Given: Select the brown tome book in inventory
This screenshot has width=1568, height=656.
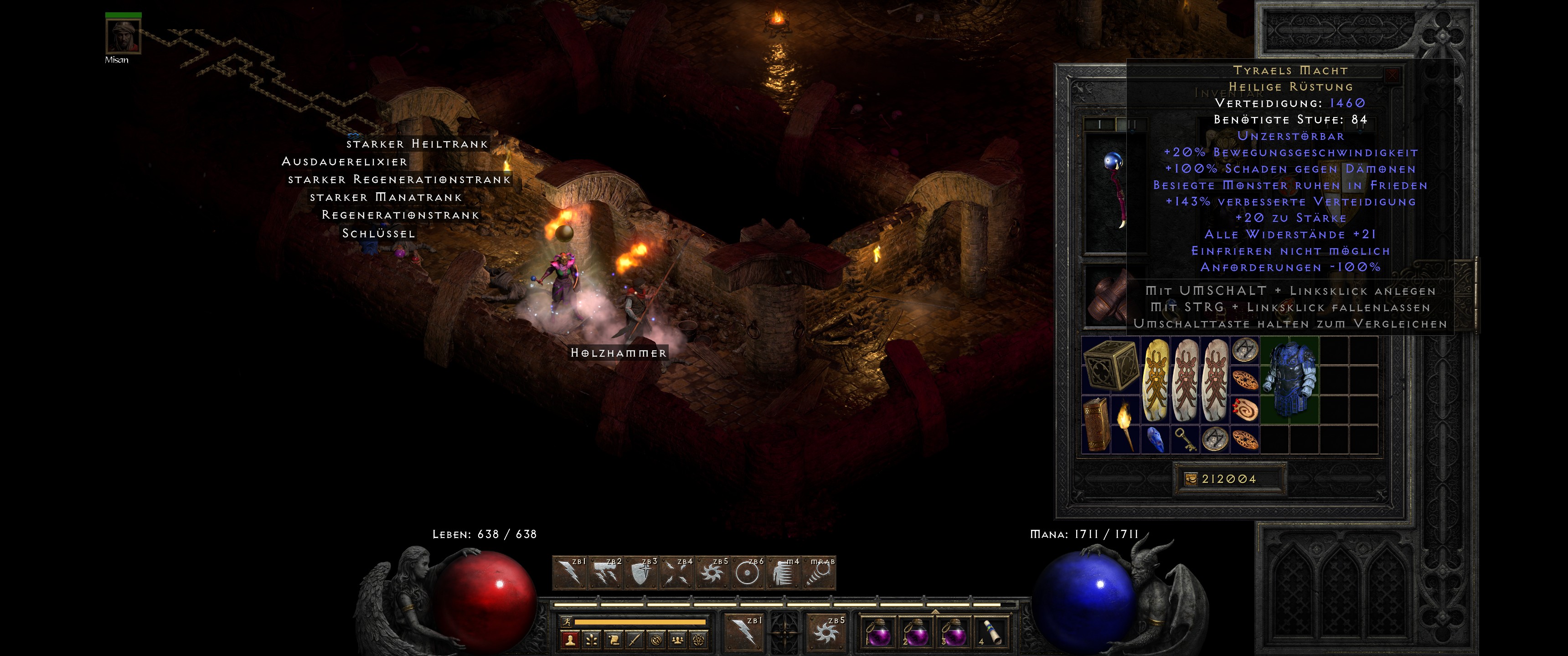Looking at the screenshot, I should pos(1095,425).
